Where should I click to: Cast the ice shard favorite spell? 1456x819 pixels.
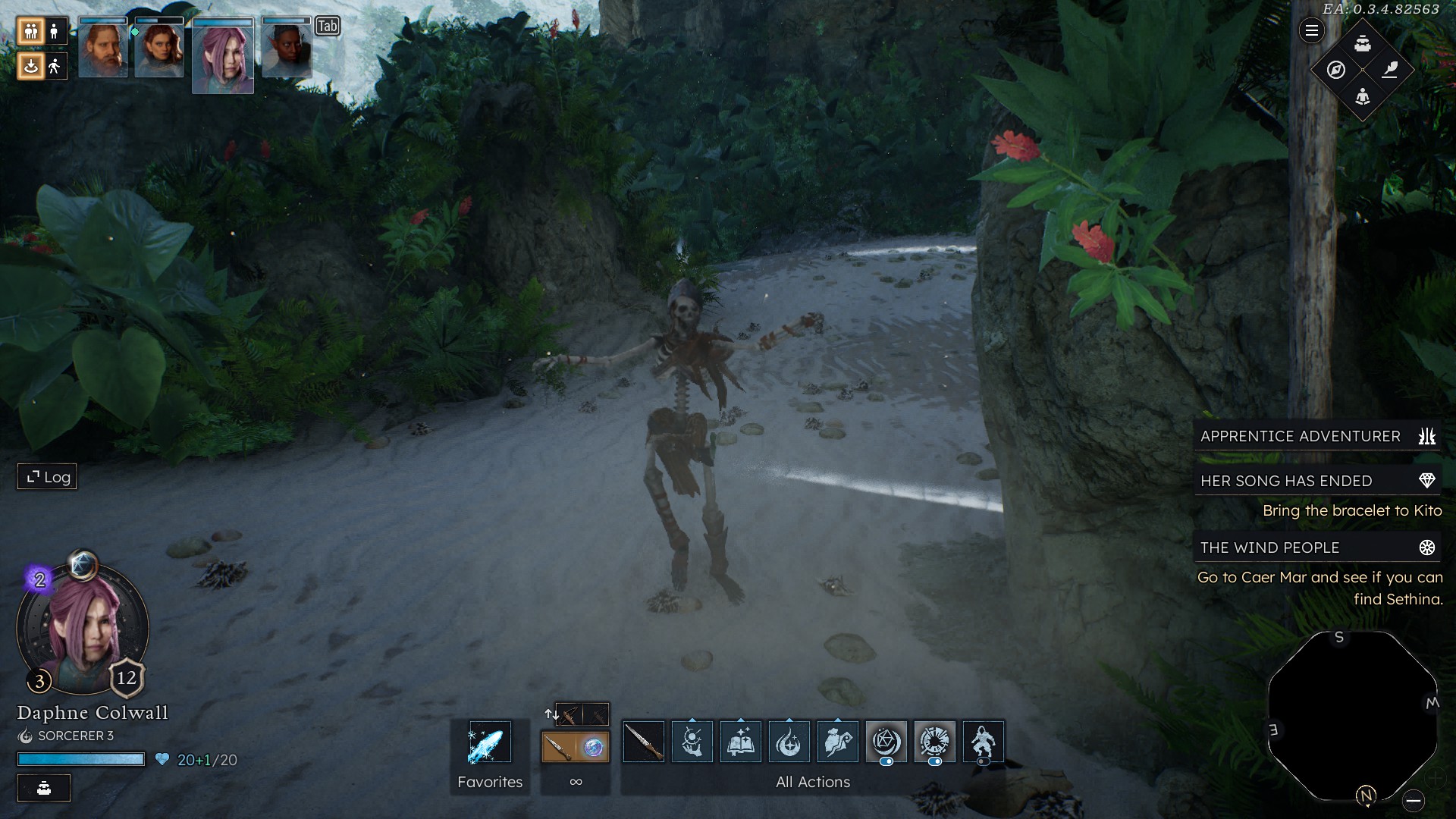(489, 742)
